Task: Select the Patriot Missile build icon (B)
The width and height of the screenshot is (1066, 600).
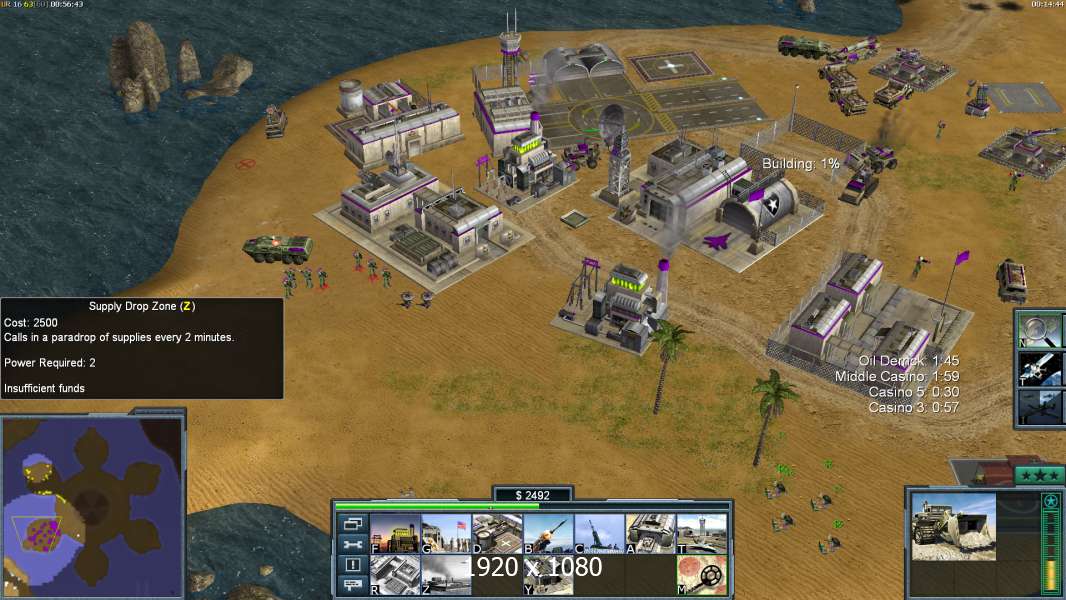Action: [548, 533]
